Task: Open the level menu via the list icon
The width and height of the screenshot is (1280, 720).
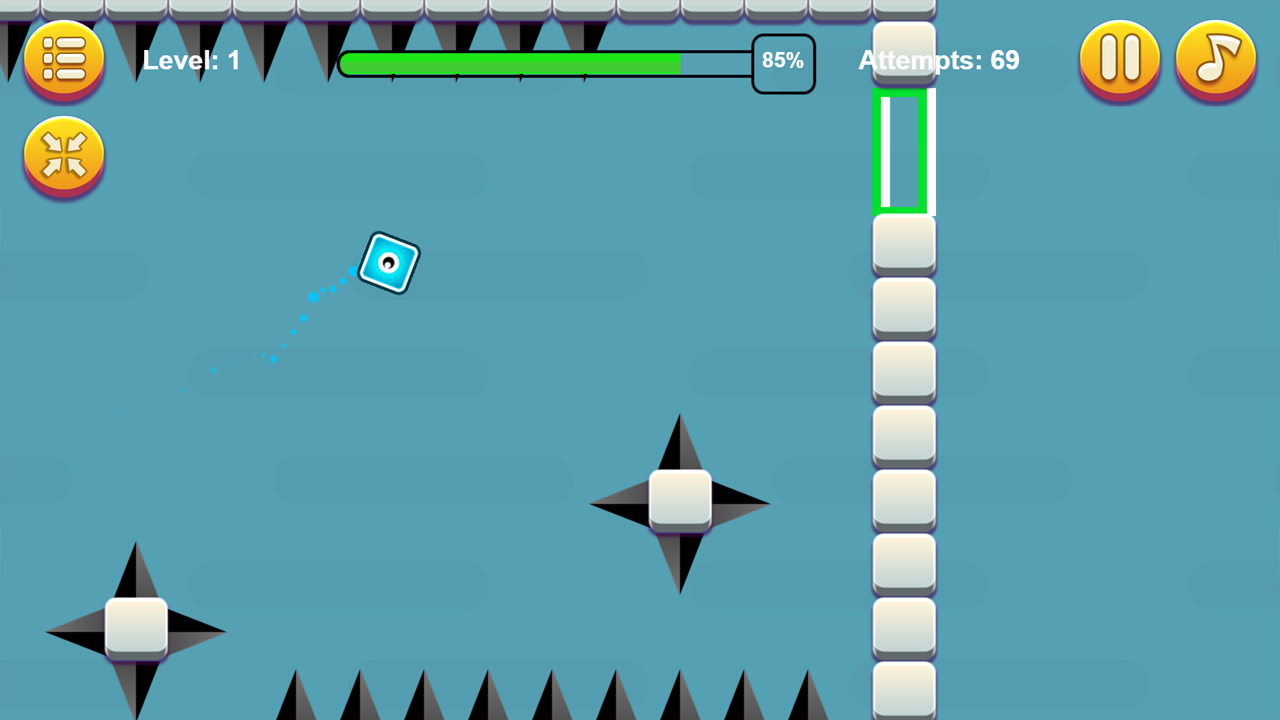Action: pos(63,58)
